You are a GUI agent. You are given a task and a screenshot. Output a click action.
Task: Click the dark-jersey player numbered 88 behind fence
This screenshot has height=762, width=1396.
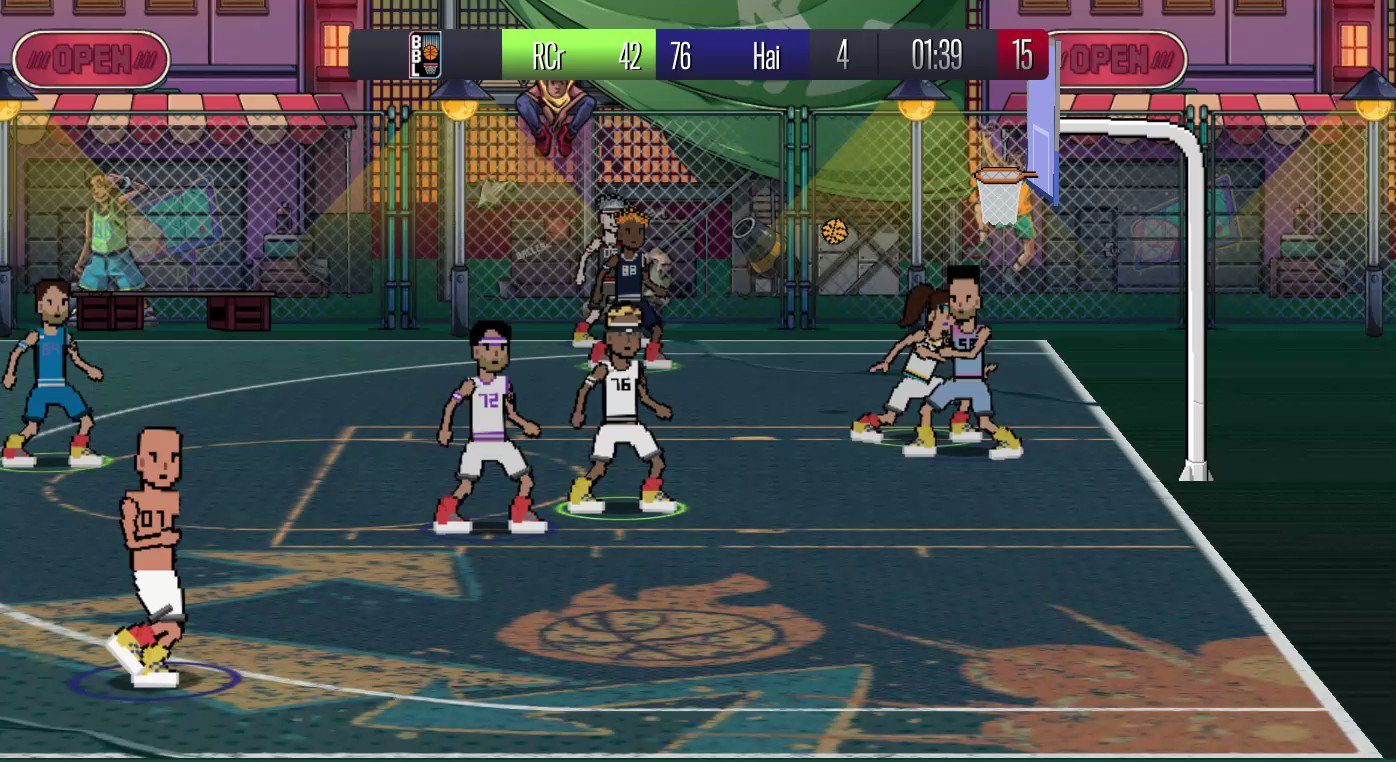point(630,270)
